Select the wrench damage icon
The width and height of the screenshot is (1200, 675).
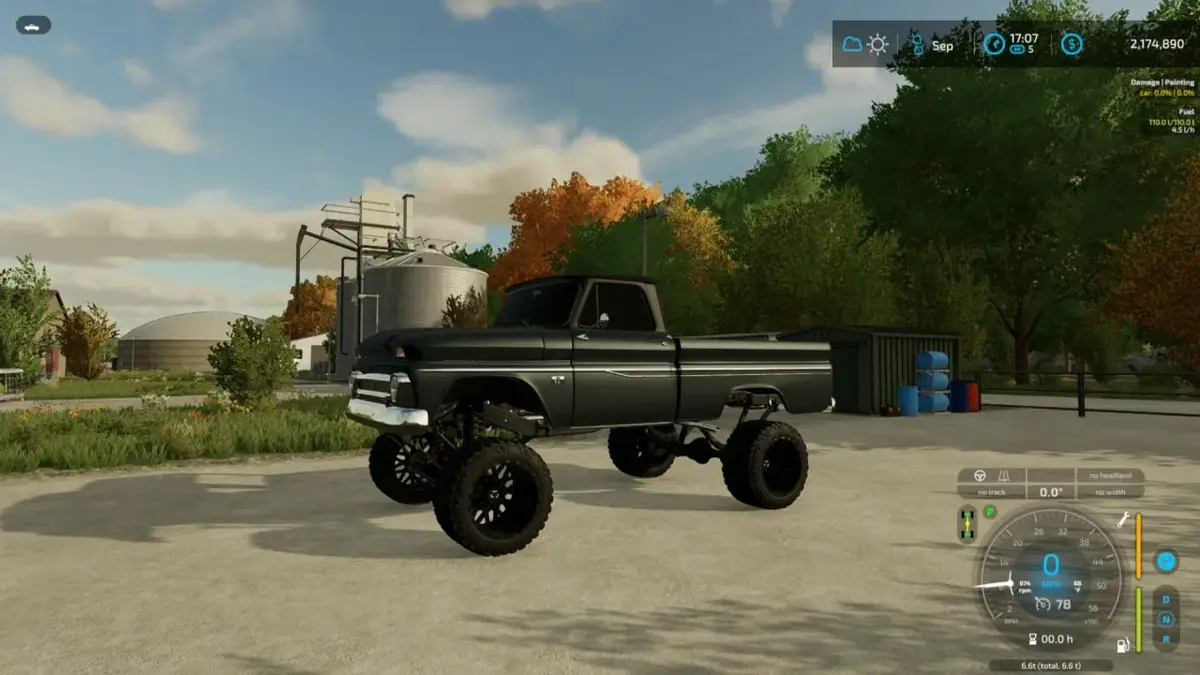point(1123,518)
